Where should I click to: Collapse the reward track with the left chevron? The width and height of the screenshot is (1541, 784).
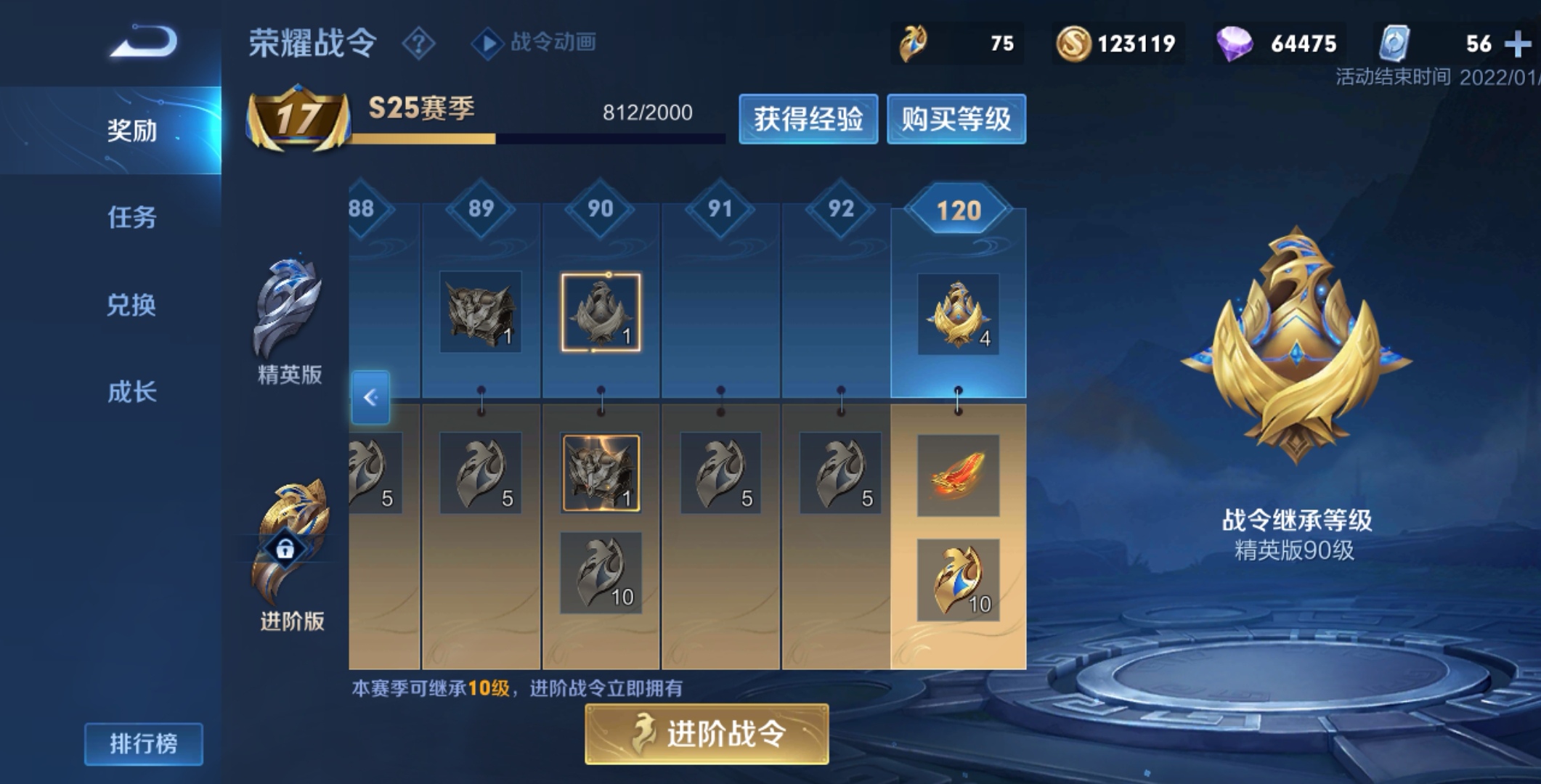(370, 398)
